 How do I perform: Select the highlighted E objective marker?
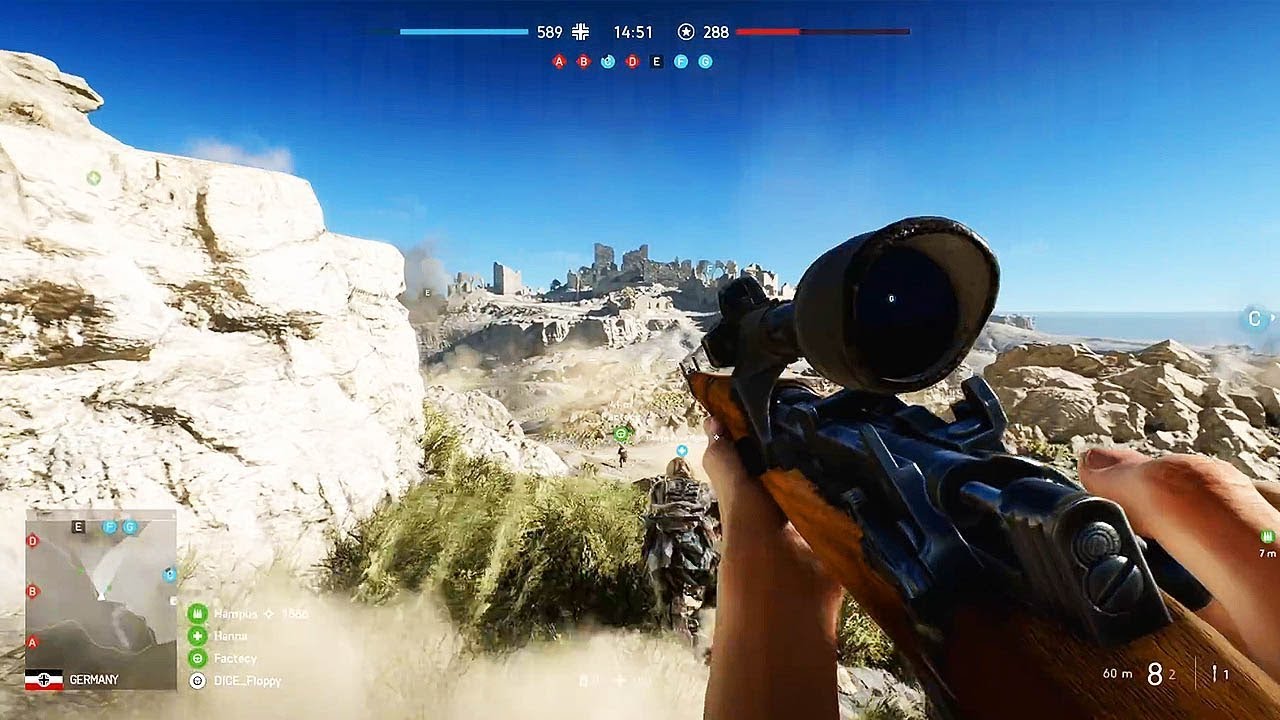(655, 61)
